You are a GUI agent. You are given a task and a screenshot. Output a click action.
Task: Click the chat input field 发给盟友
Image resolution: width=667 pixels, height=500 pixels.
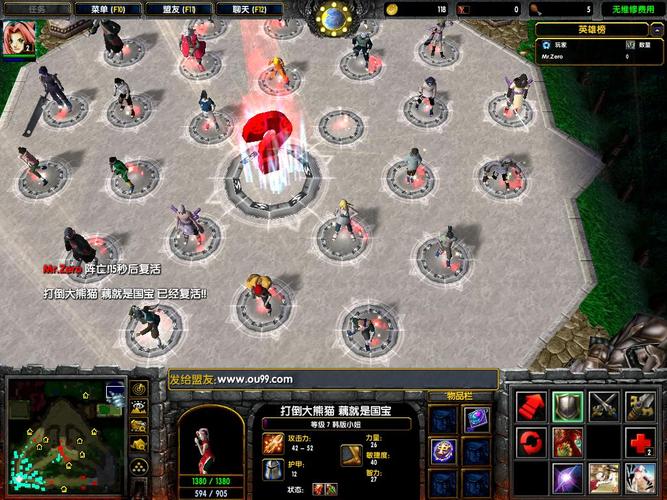point(331,379)
